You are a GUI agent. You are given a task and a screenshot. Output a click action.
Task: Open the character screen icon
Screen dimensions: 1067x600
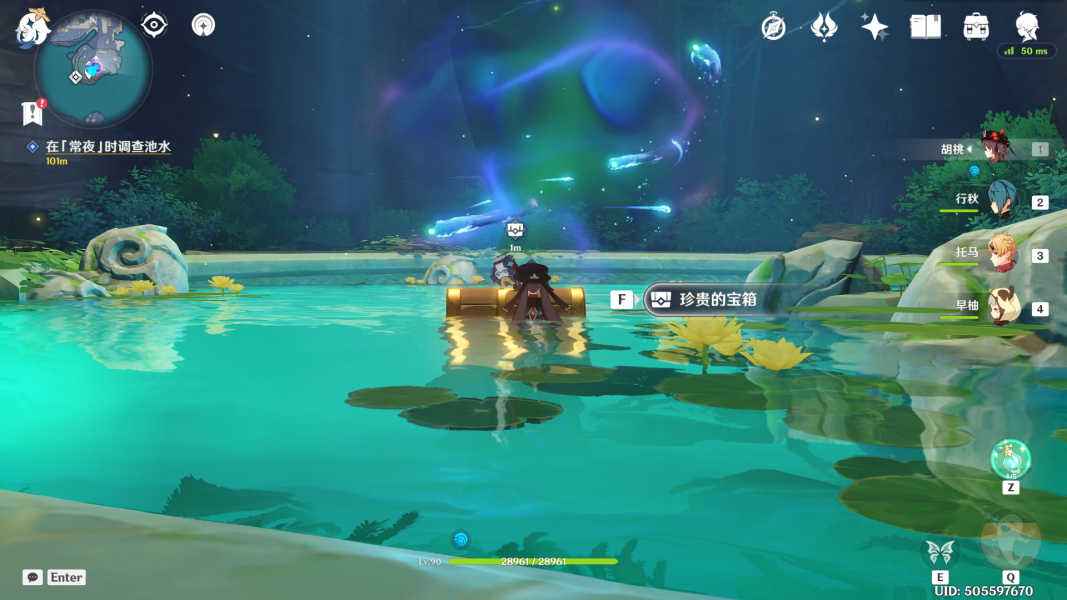point(1026,26)
